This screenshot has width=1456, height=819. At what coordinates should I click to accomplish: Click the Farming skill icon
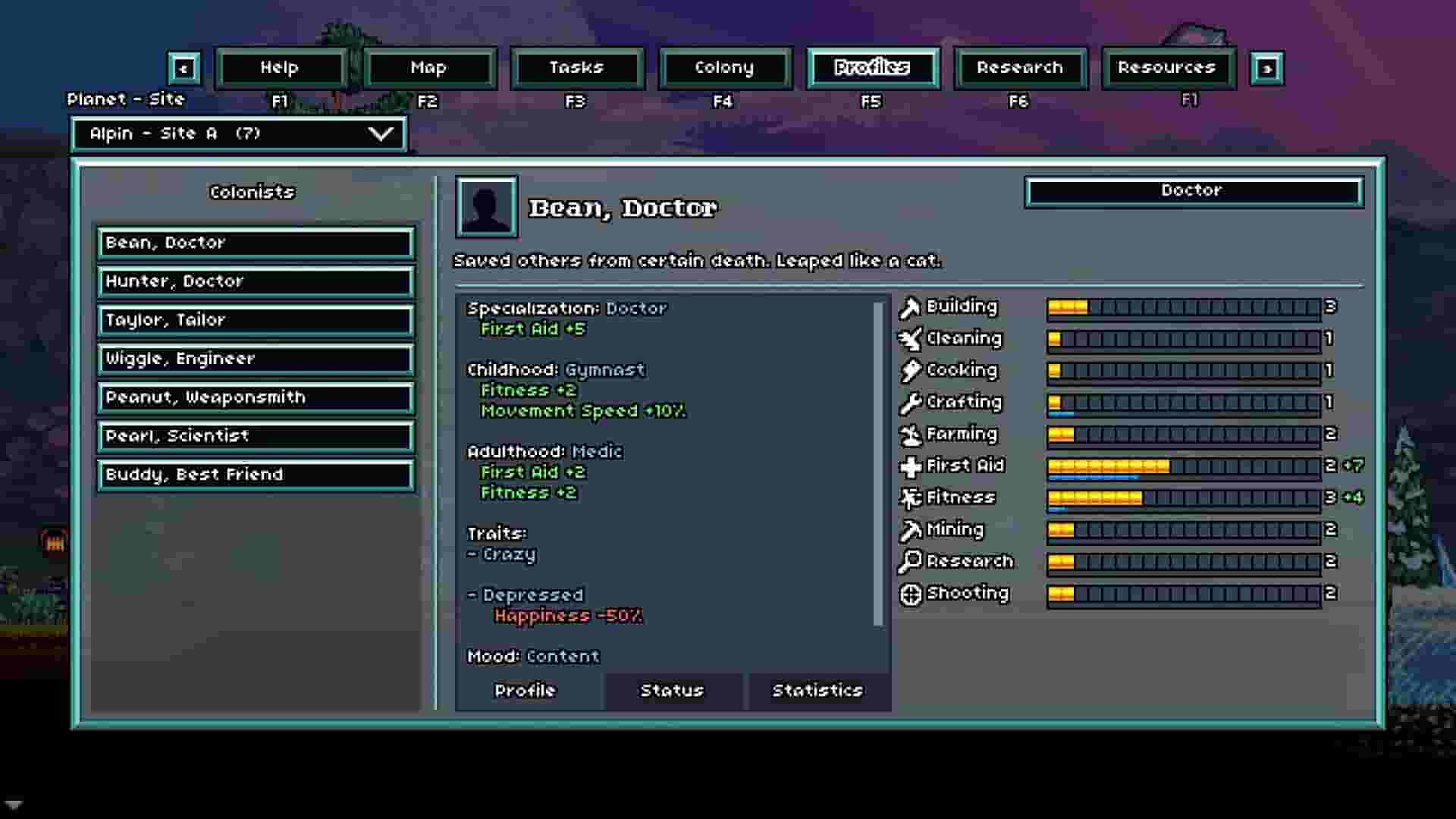(x=909, y=434)
